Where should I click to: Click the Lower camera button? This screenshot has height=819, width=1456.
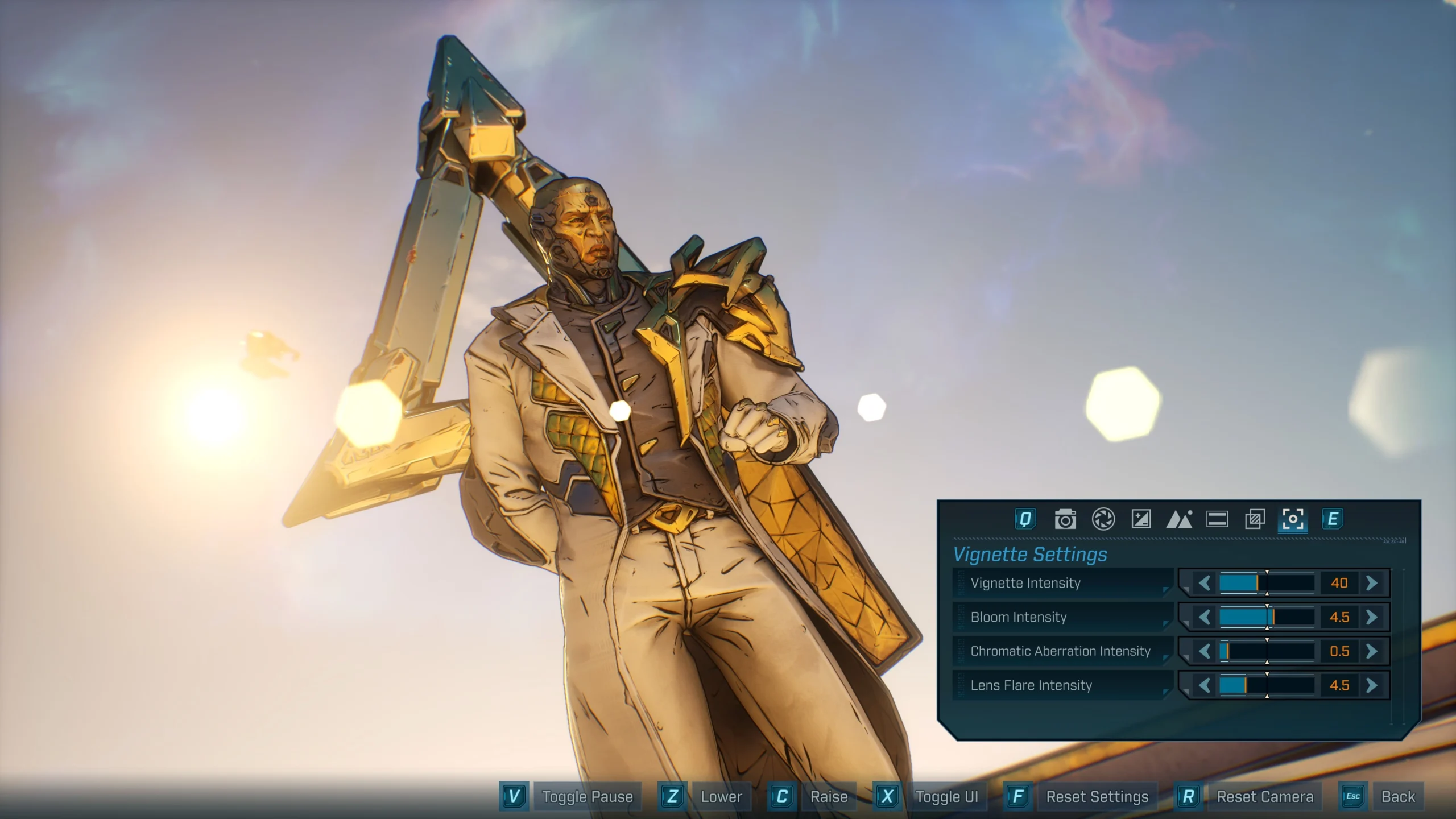721,796
